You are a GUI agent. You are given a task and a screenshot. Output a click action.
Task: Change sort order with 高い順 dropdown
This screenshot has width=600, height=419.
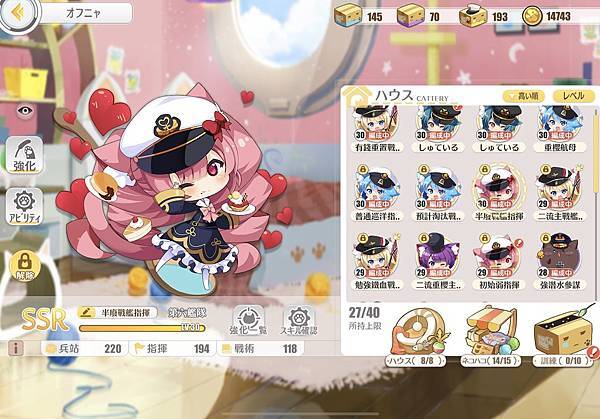(527, 95)
